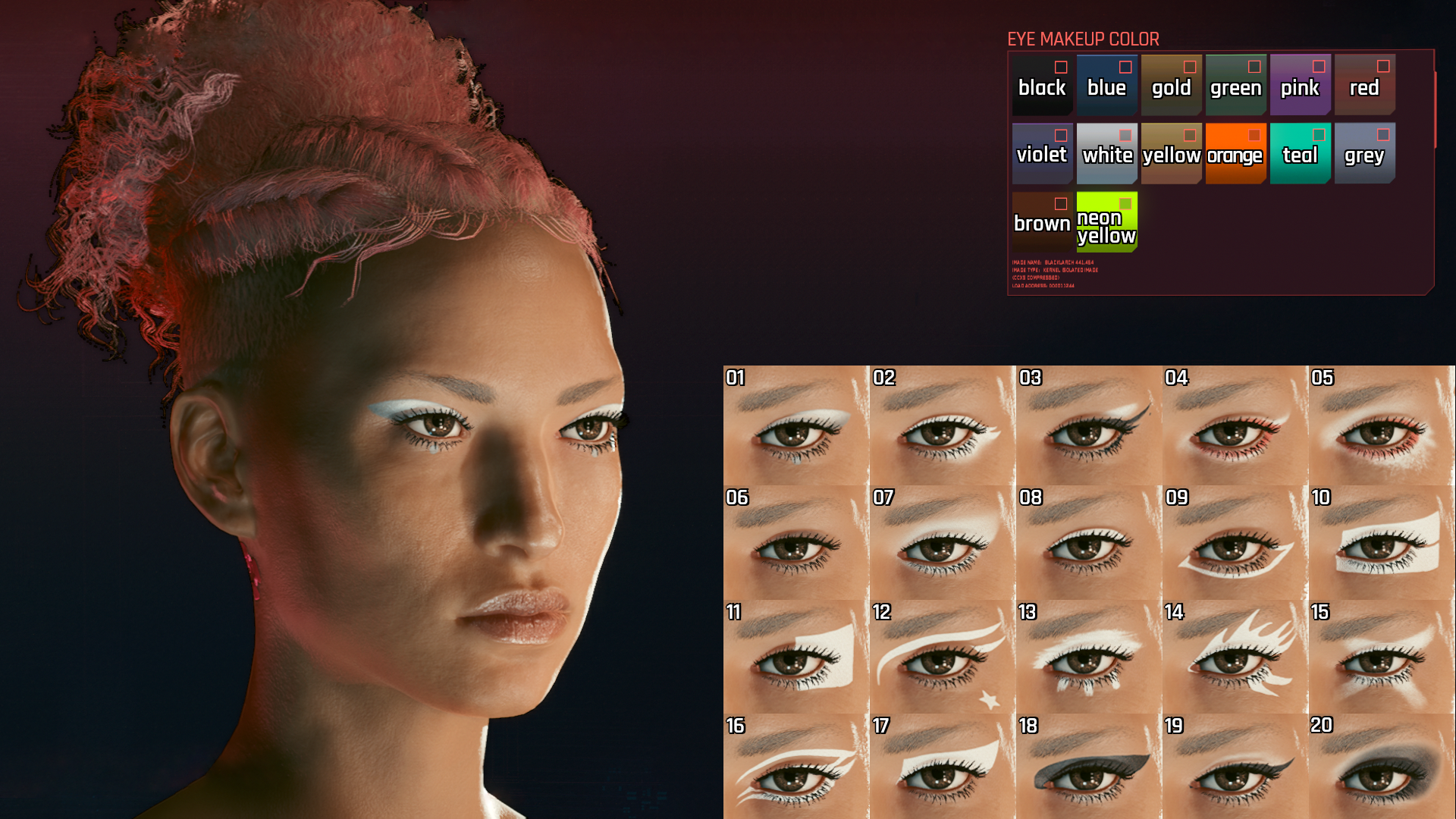1456x819 pixels.
Task: Choose the blue eye makeup swatch
Action: tap(1106, 85)
